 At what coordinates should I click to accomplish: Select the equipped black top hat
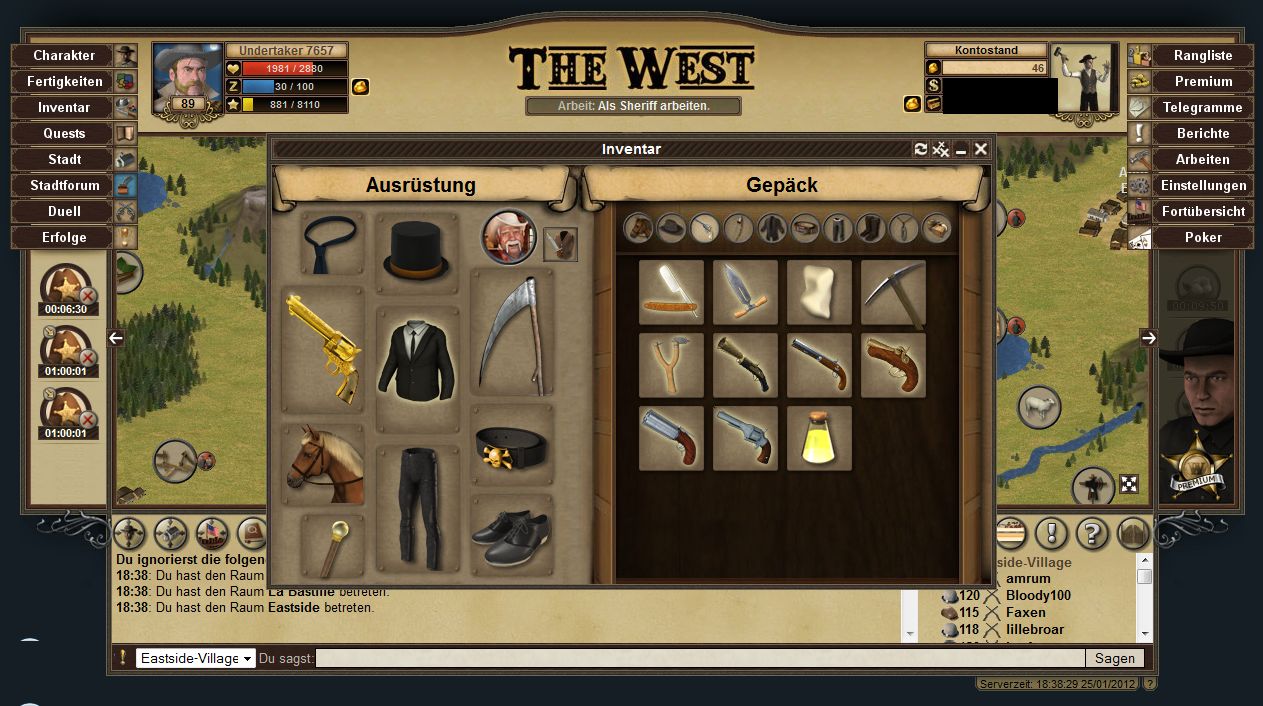coord(416,251)
